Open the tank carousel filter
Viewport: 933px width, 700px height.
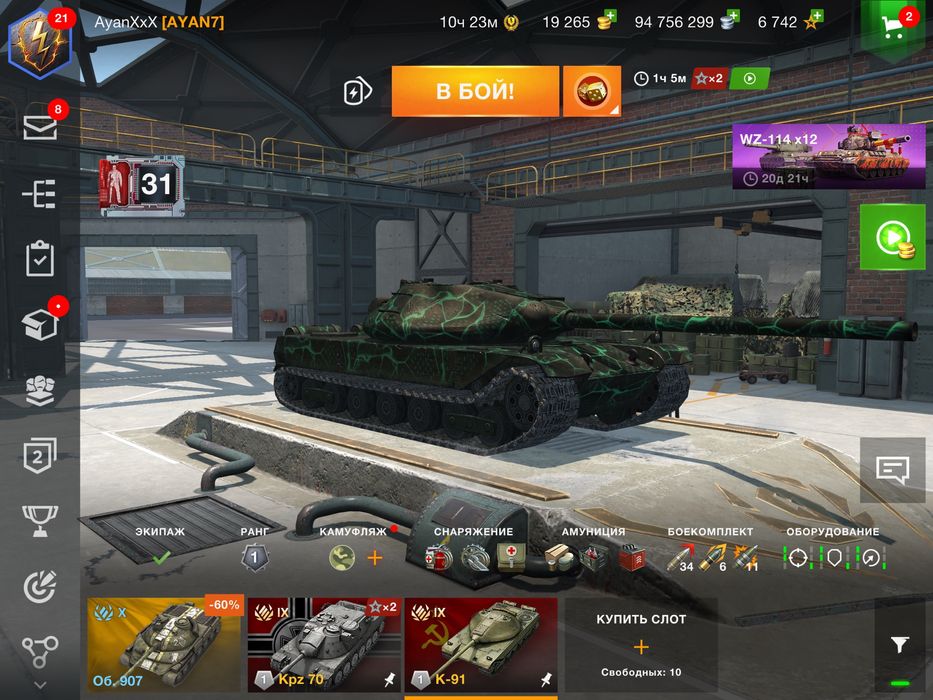coord(899,645)
